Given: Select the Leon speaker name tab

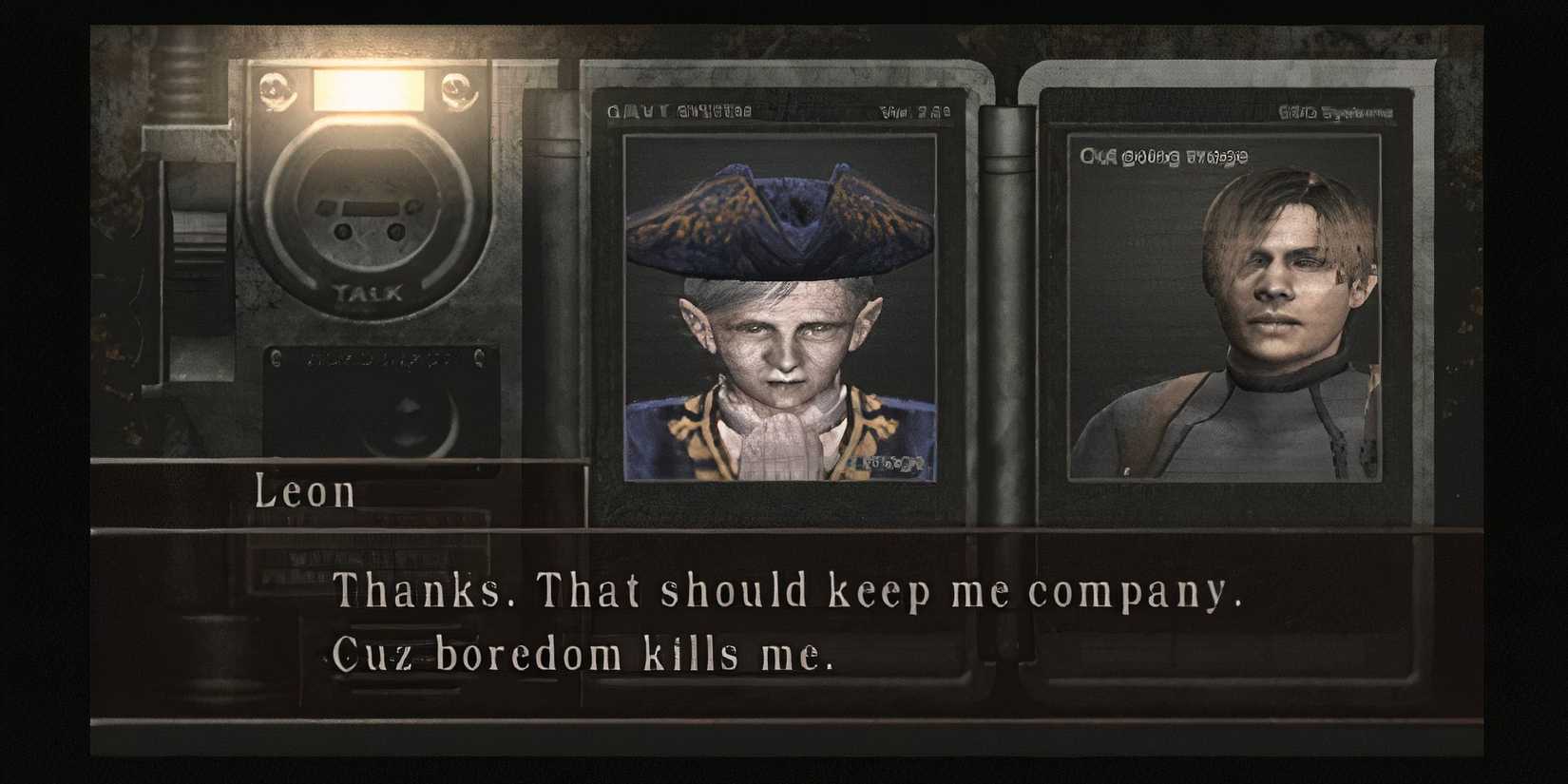Looking at the screenshot, I should tap(306, 491).
